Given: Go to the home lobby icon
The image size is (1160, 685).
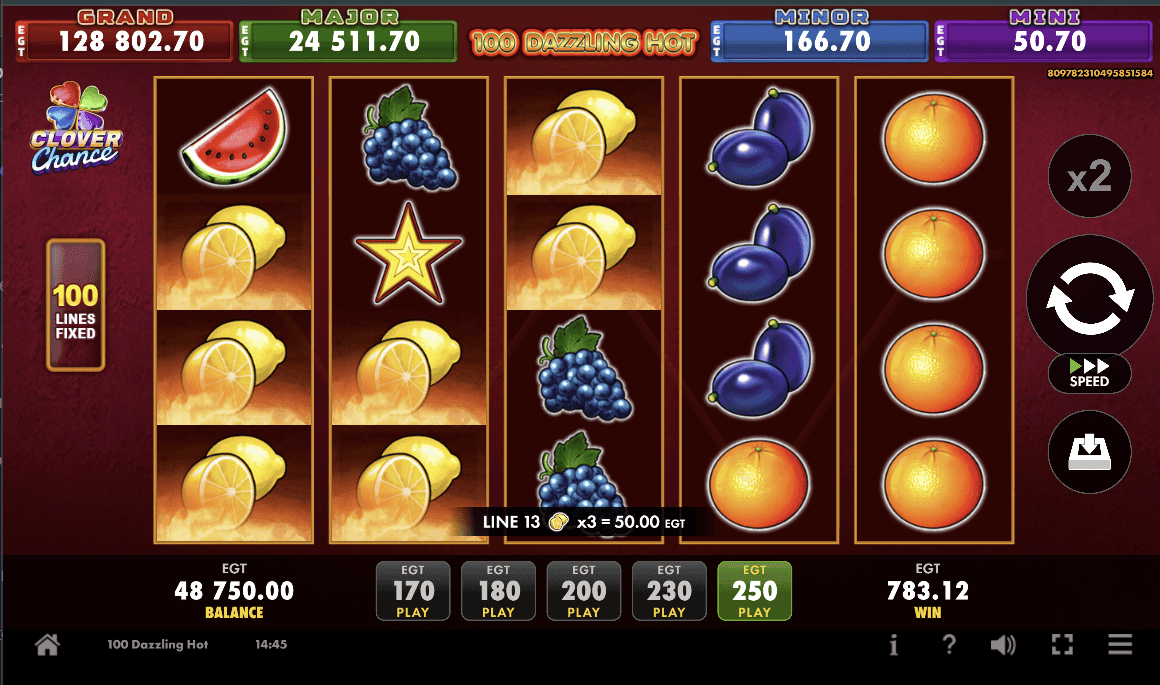Looking at the screenshot, I should (47, 645).
